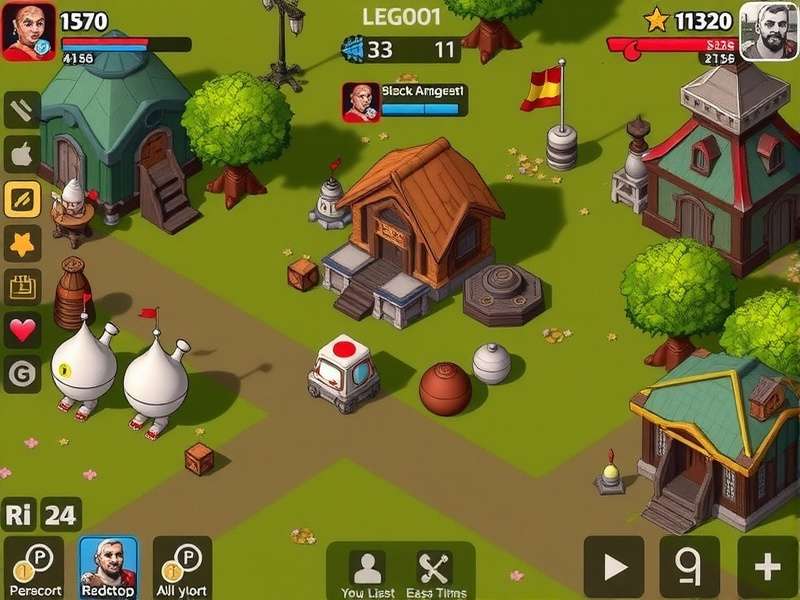Select the Black Amgest unit portrait
This screenshot has width=800, height=600.
click(x=360, y=101)
